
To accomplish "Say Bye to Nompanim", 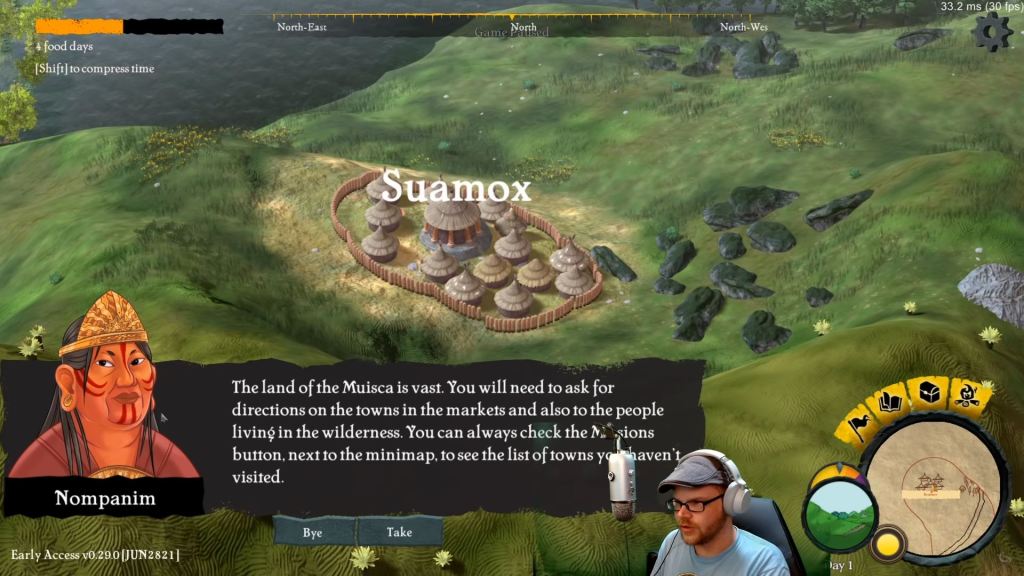I will (x=313, y=532).
